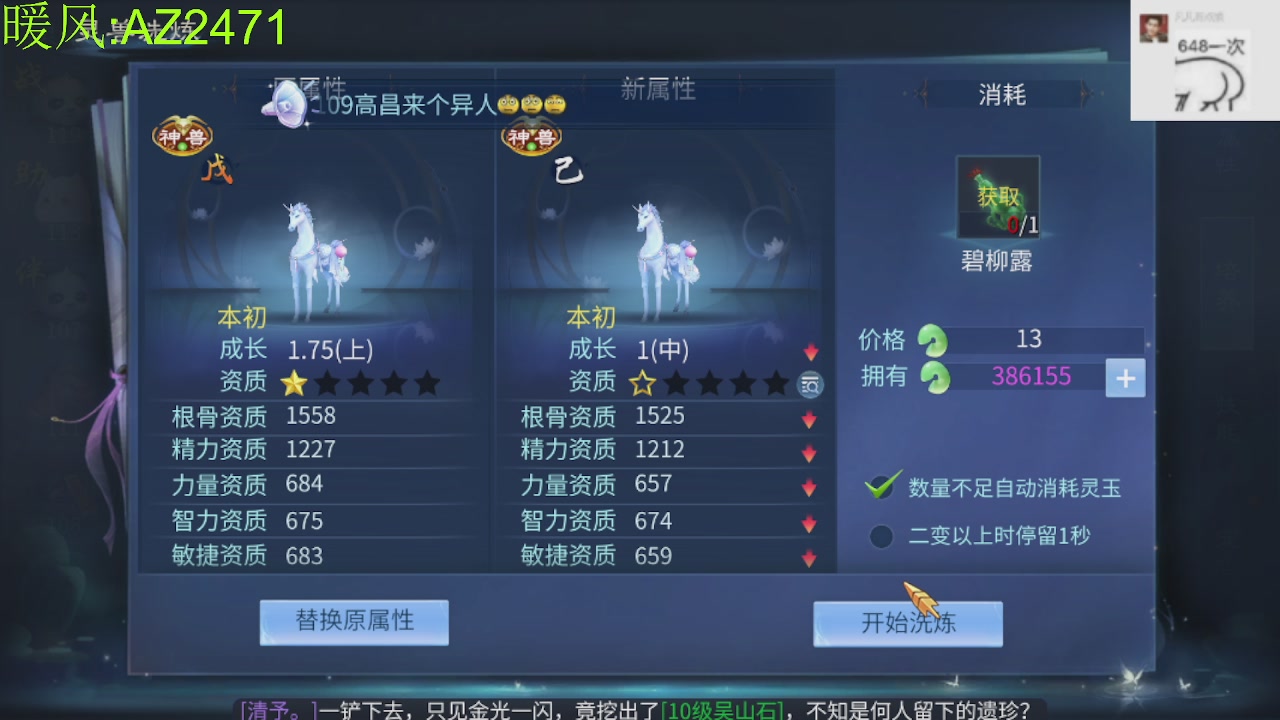The image size is (1280, 720).
Task: Click the 神兽 badge on the new pet
Action: click(531, 136)
